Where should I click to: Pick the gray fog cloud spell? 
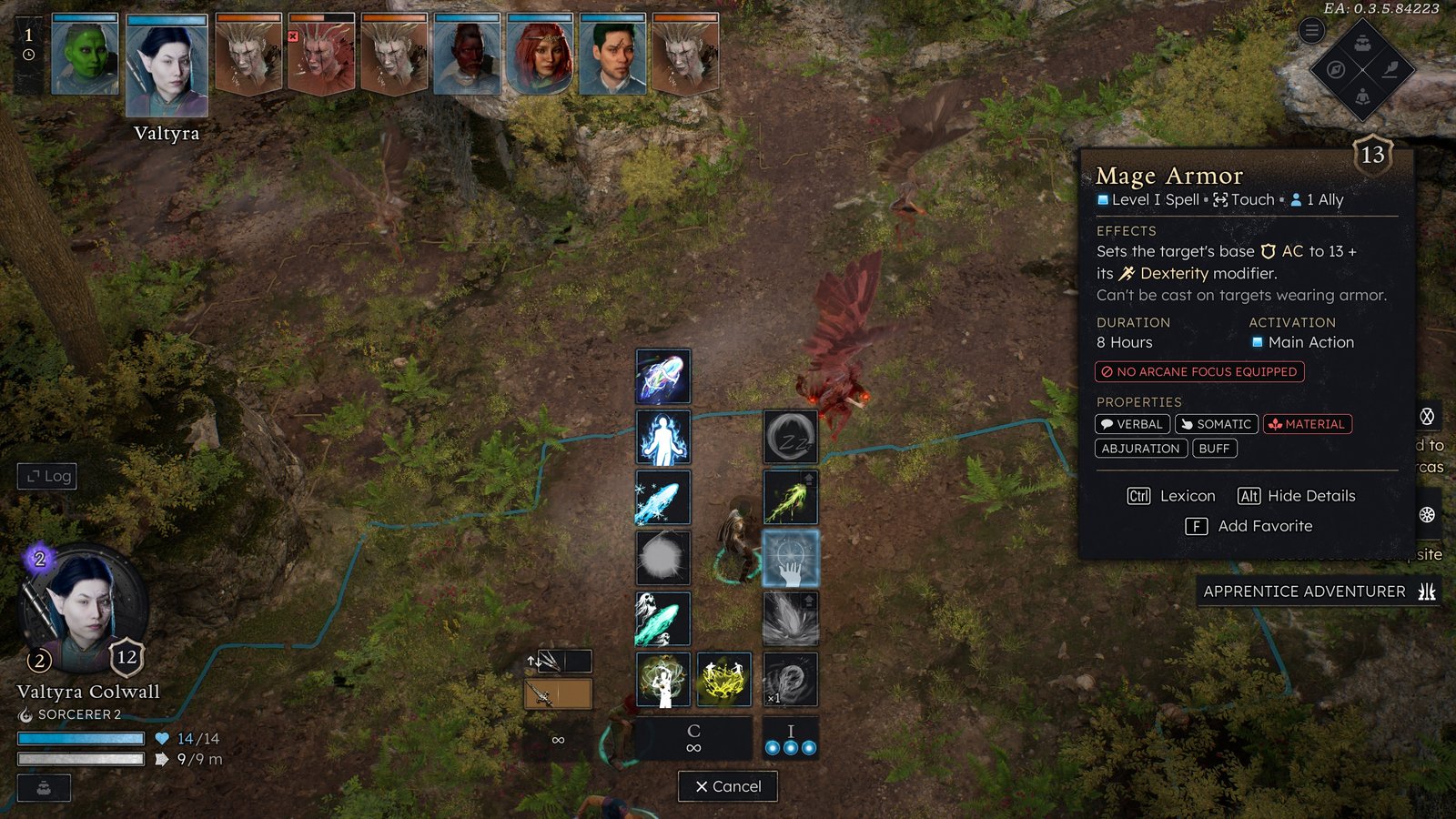pyautogui.click(x=662, y=558)
